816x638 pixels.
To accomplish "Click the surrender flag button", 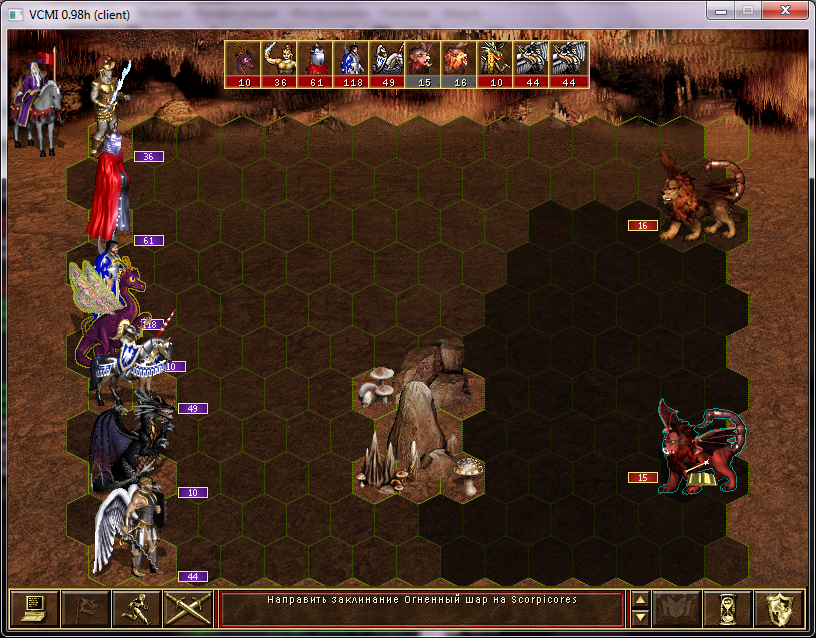I will (x=84, y=609).
